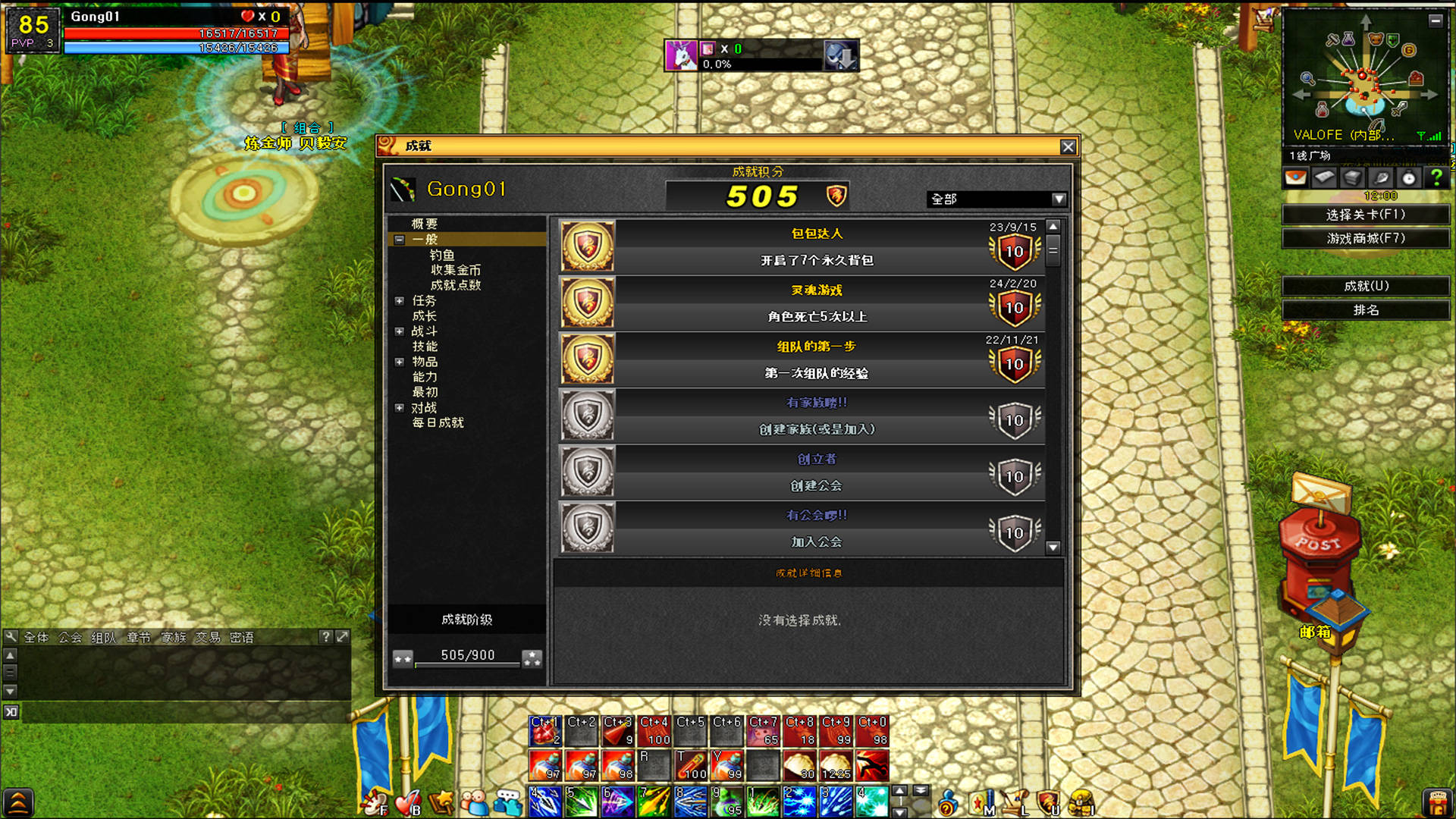Screen dimensions: 1456x819
Task: Switch chat to the 交易 trade tab
Action: (207, 637)
